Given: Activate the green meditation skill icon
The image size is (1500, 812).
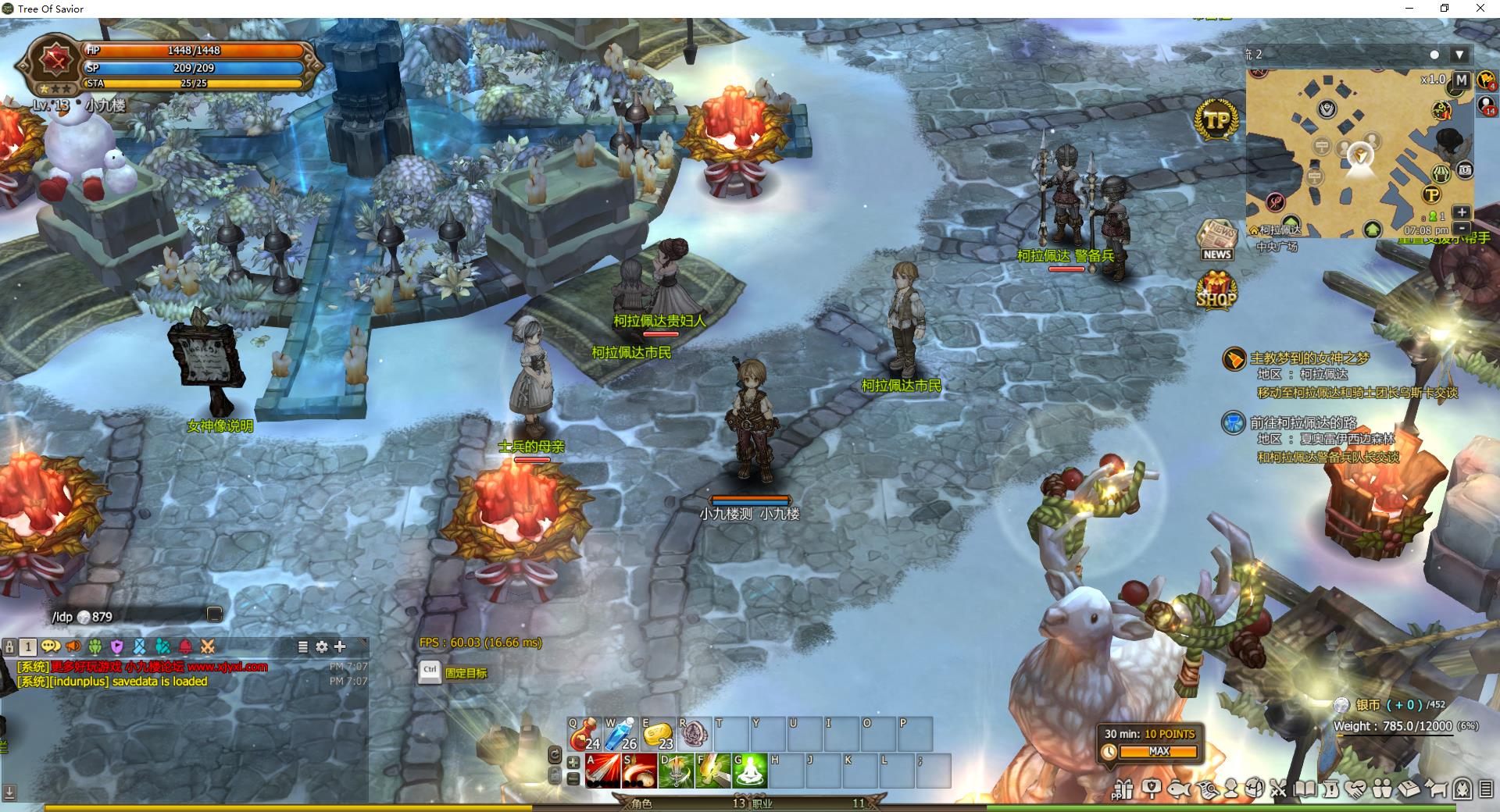Looking at the screenshot, I should pyautogui.click(x=751, y=771).
